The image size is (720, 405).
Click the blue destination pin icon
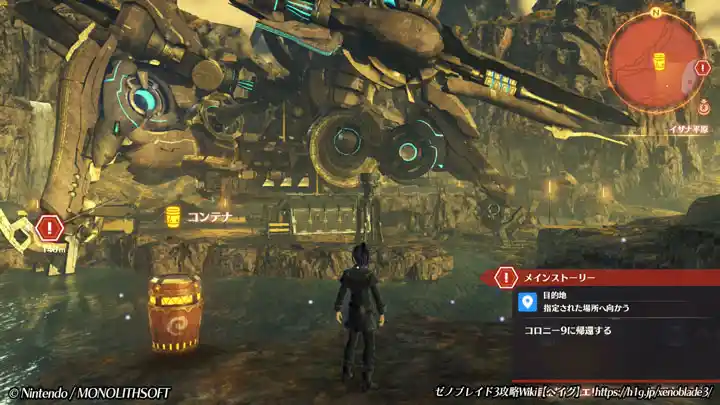pyautogui.click(x=527, y=301)
